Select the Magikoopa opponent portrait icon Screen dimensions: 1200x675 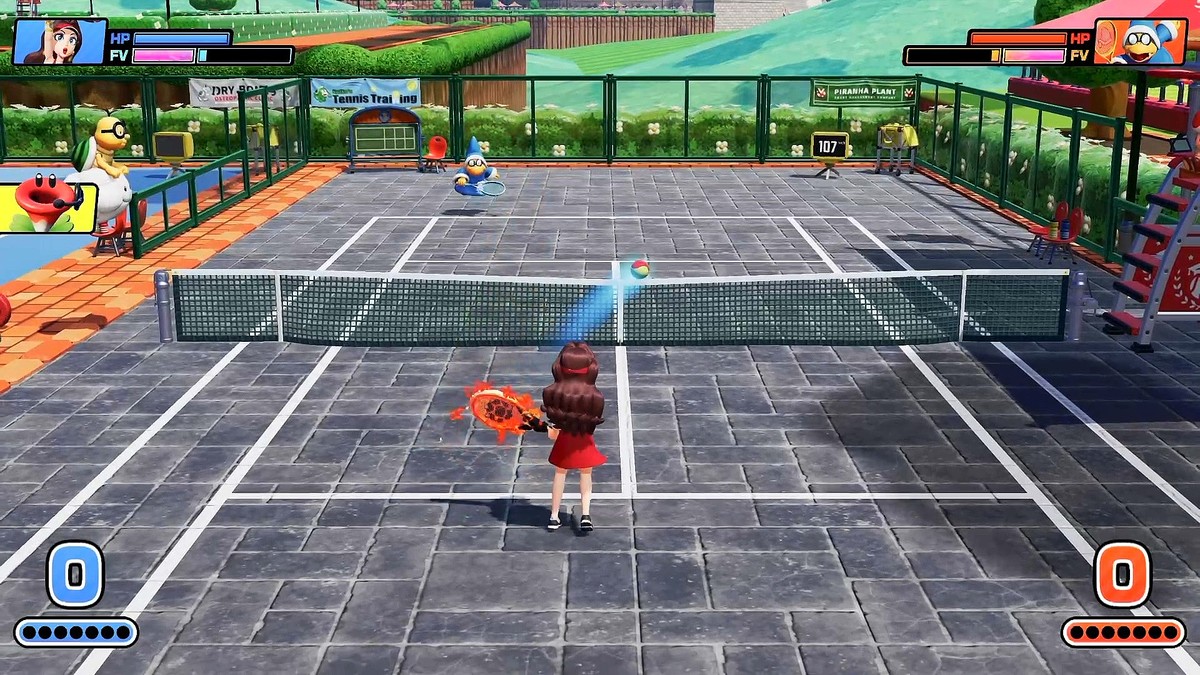(1140, 42)
